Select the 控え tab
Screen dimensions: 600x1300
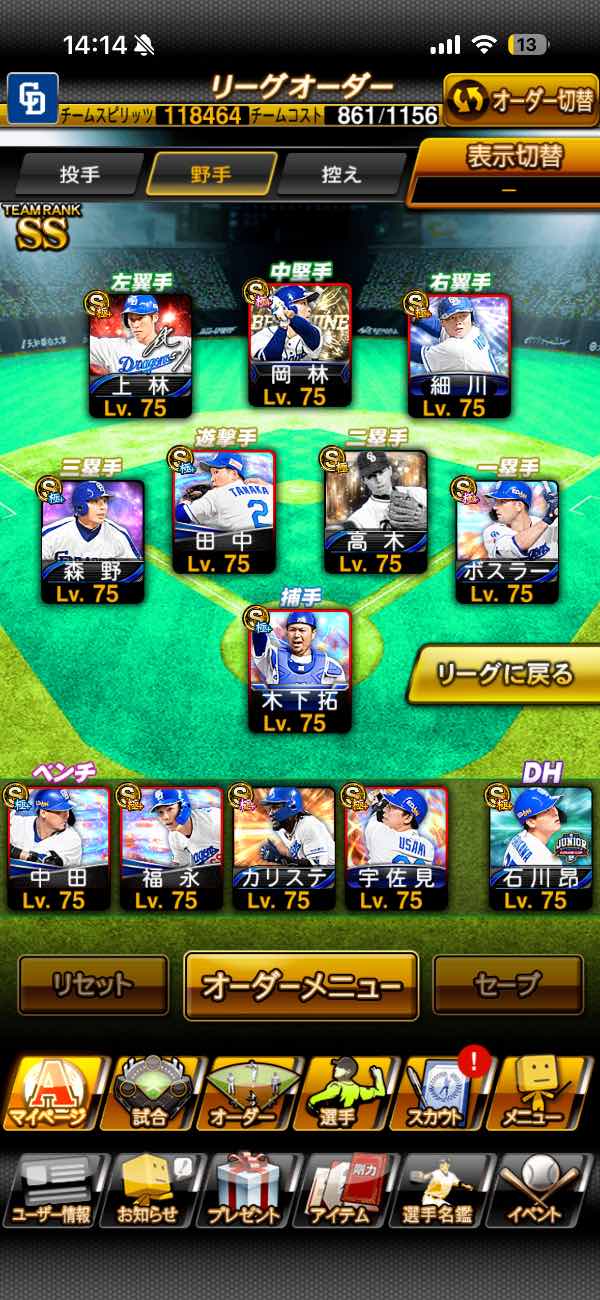pyautogui.click(x=341, y=174)
